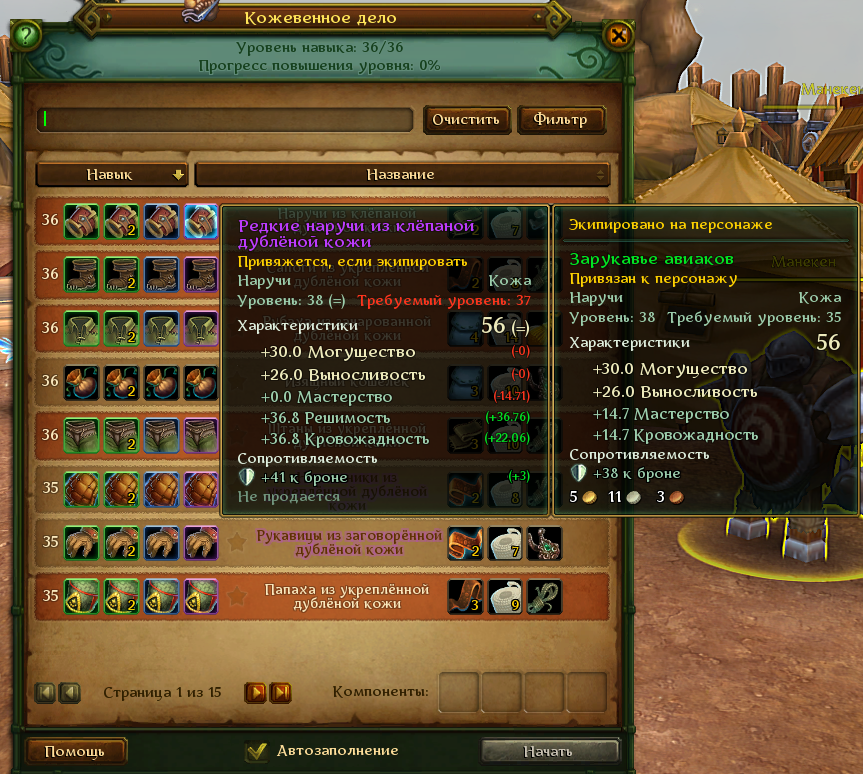Mark the Папаха recipe with its star
The width and height of the screenshot is (863, 774).
click(x=237, y=597)
